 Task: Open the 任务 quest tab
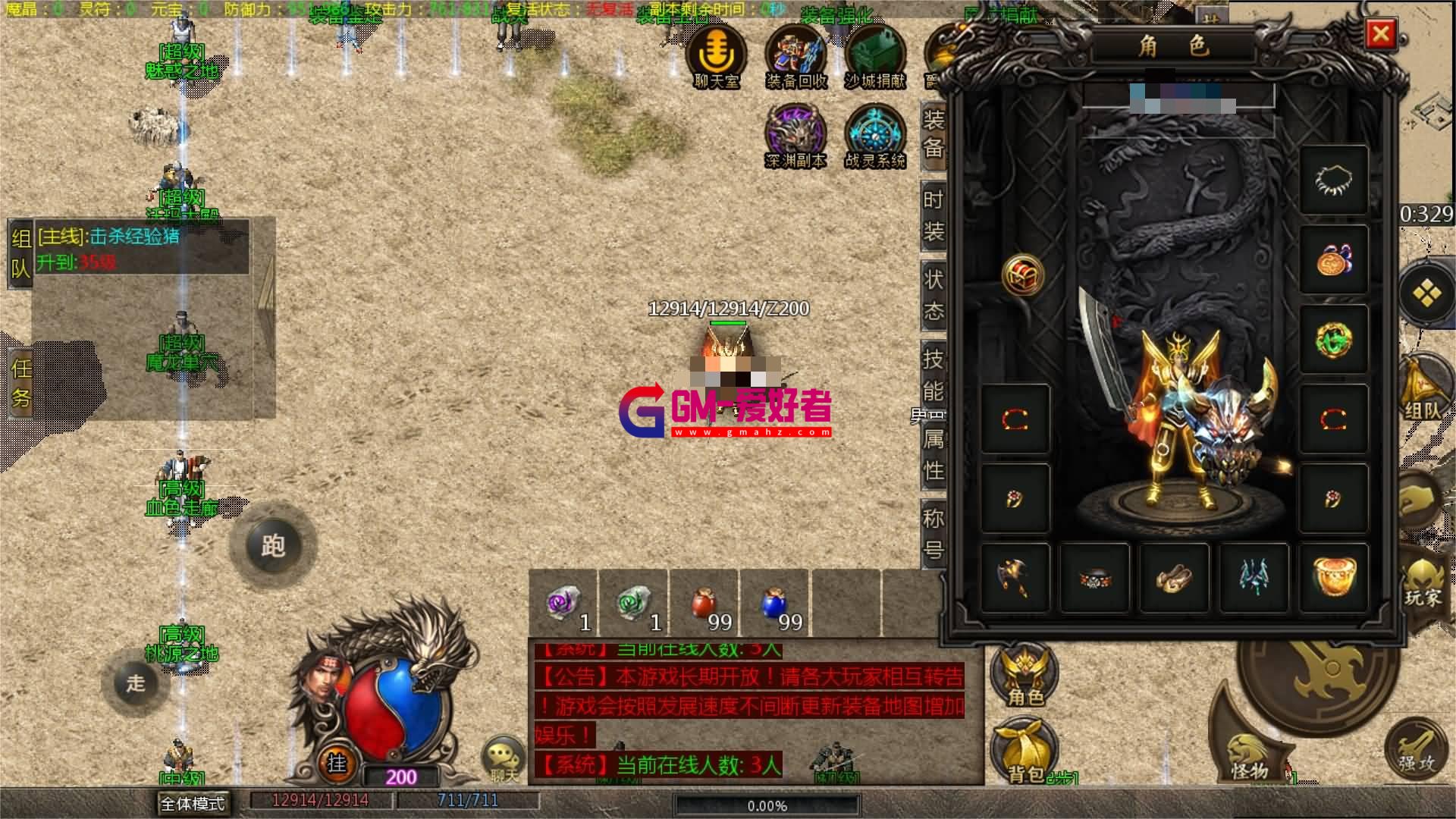(21, 383)
